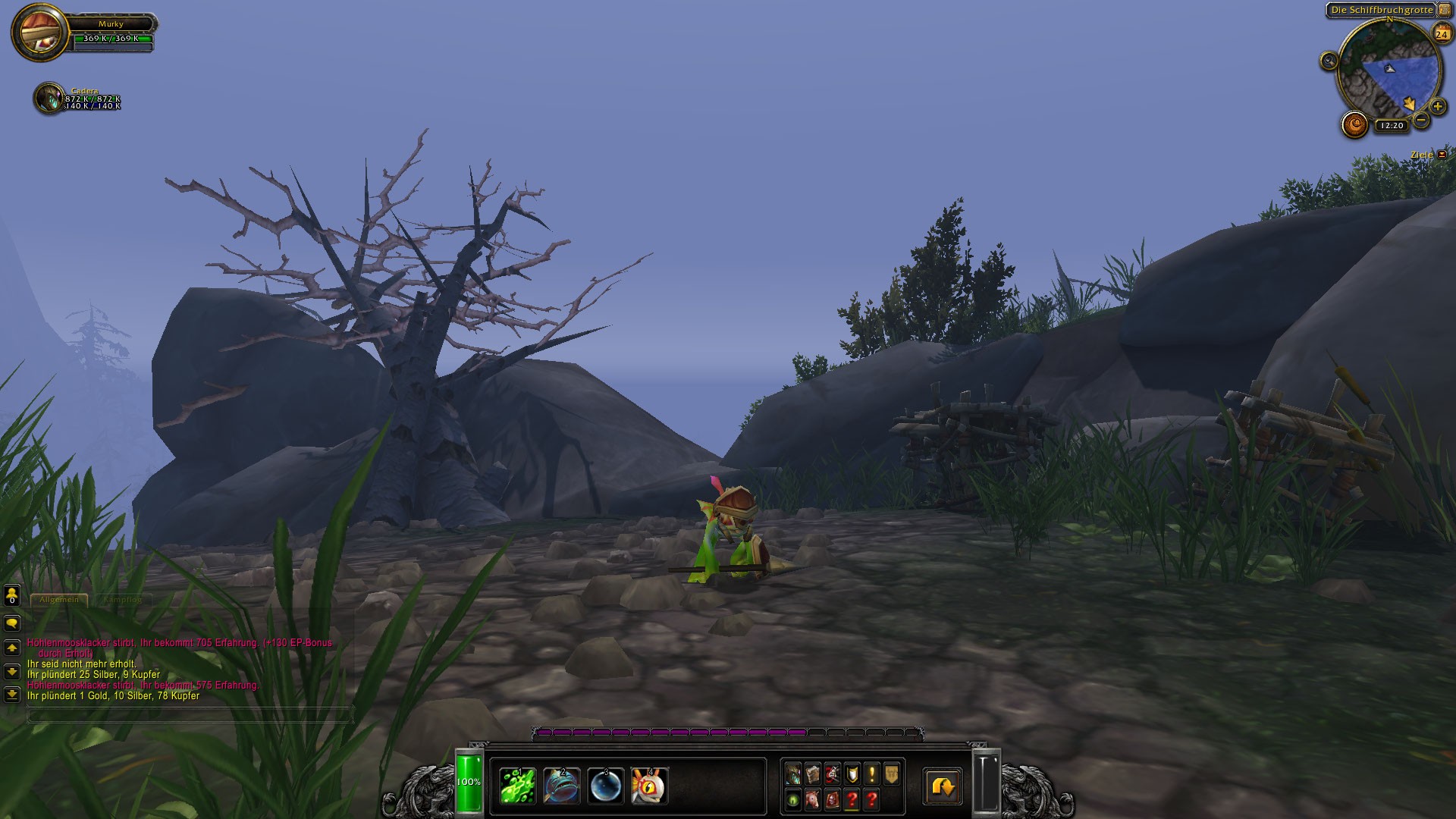
Task: Open the social friends list button
Action: click(11, 595)
